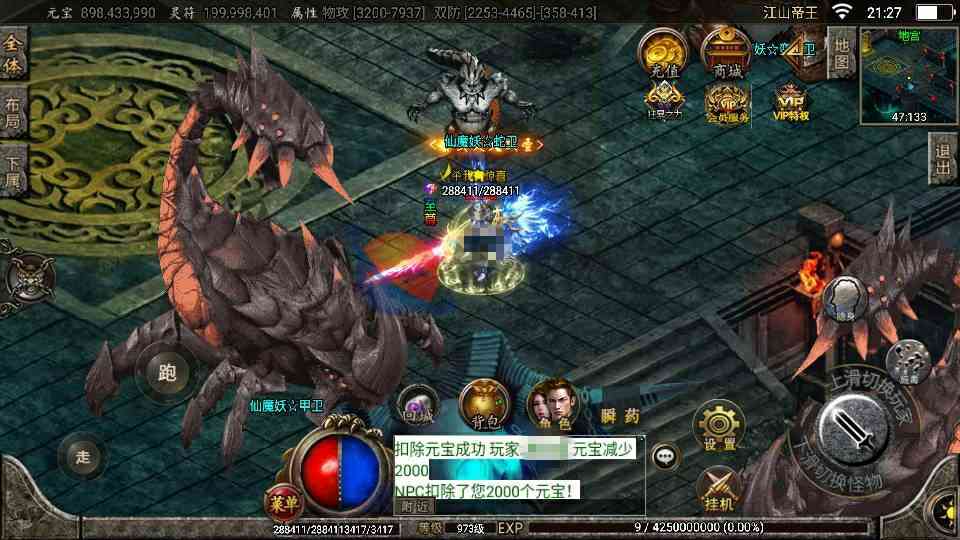Open the 背包 backpack
The image size is (960, 540).
point(484,407)
